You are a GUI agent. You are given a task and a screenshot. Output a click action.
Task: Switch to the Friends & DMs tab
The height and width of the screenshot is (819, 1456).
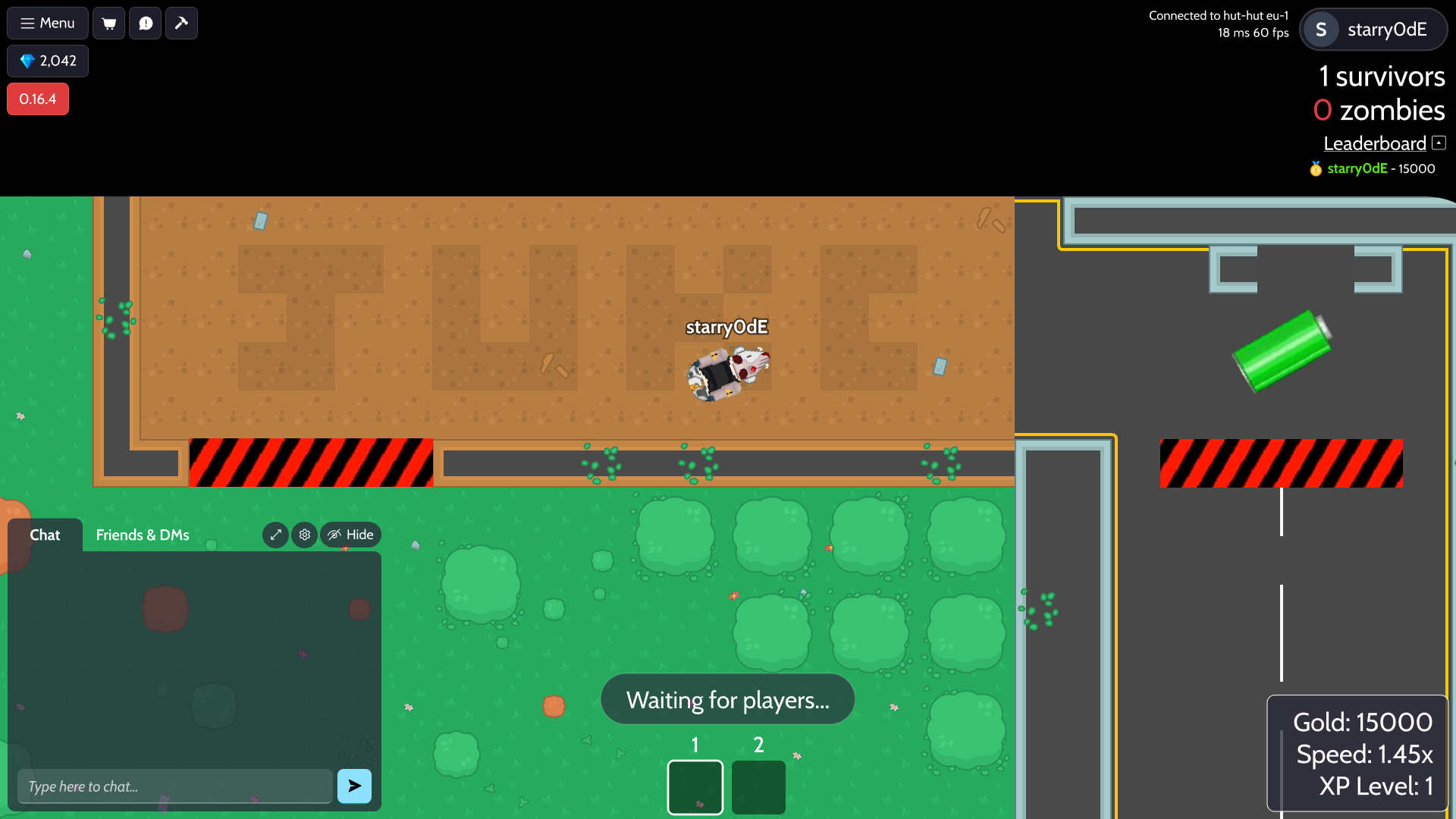click(x=142, y=535)
